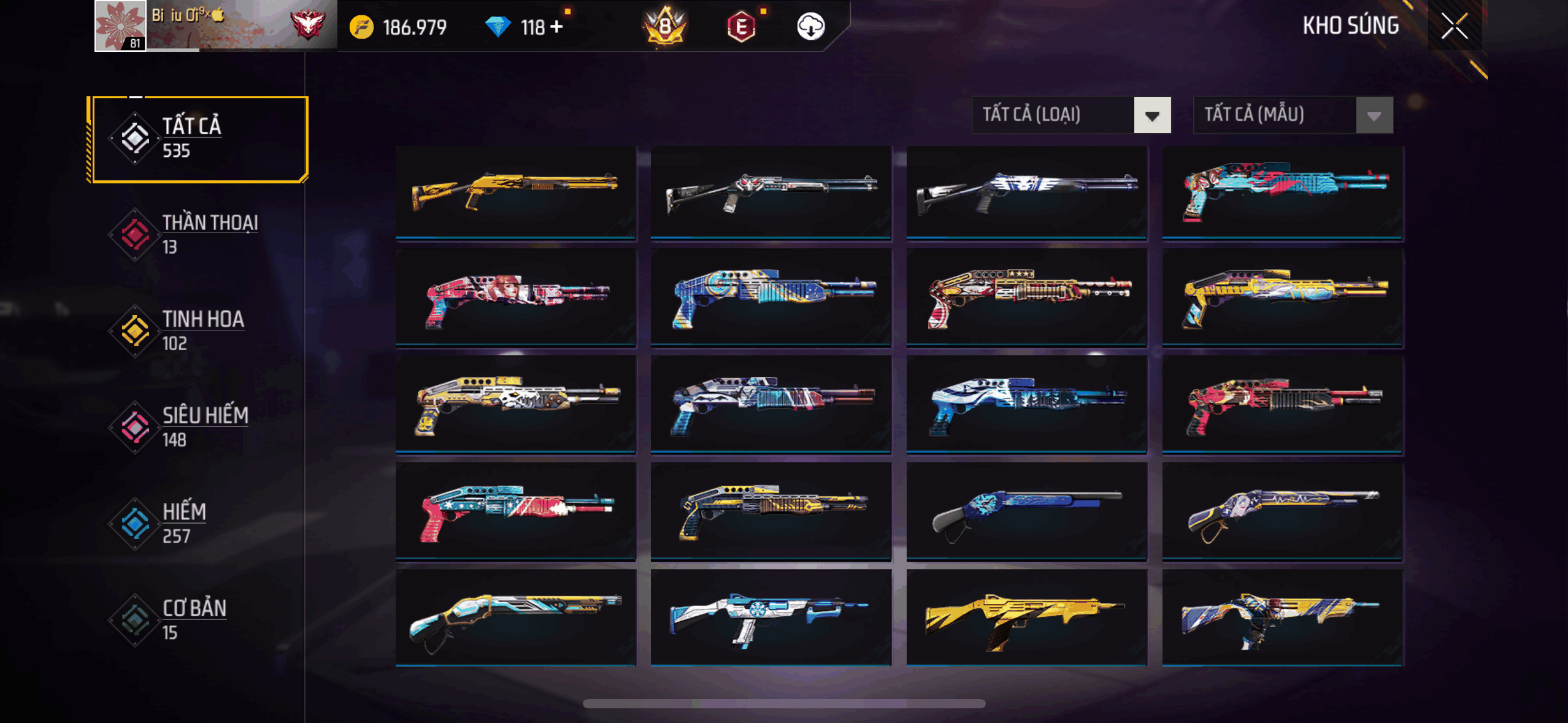Filter by the Hiếm rarity tab
The height and width of the screenshot is (723, 1568).
198,524
